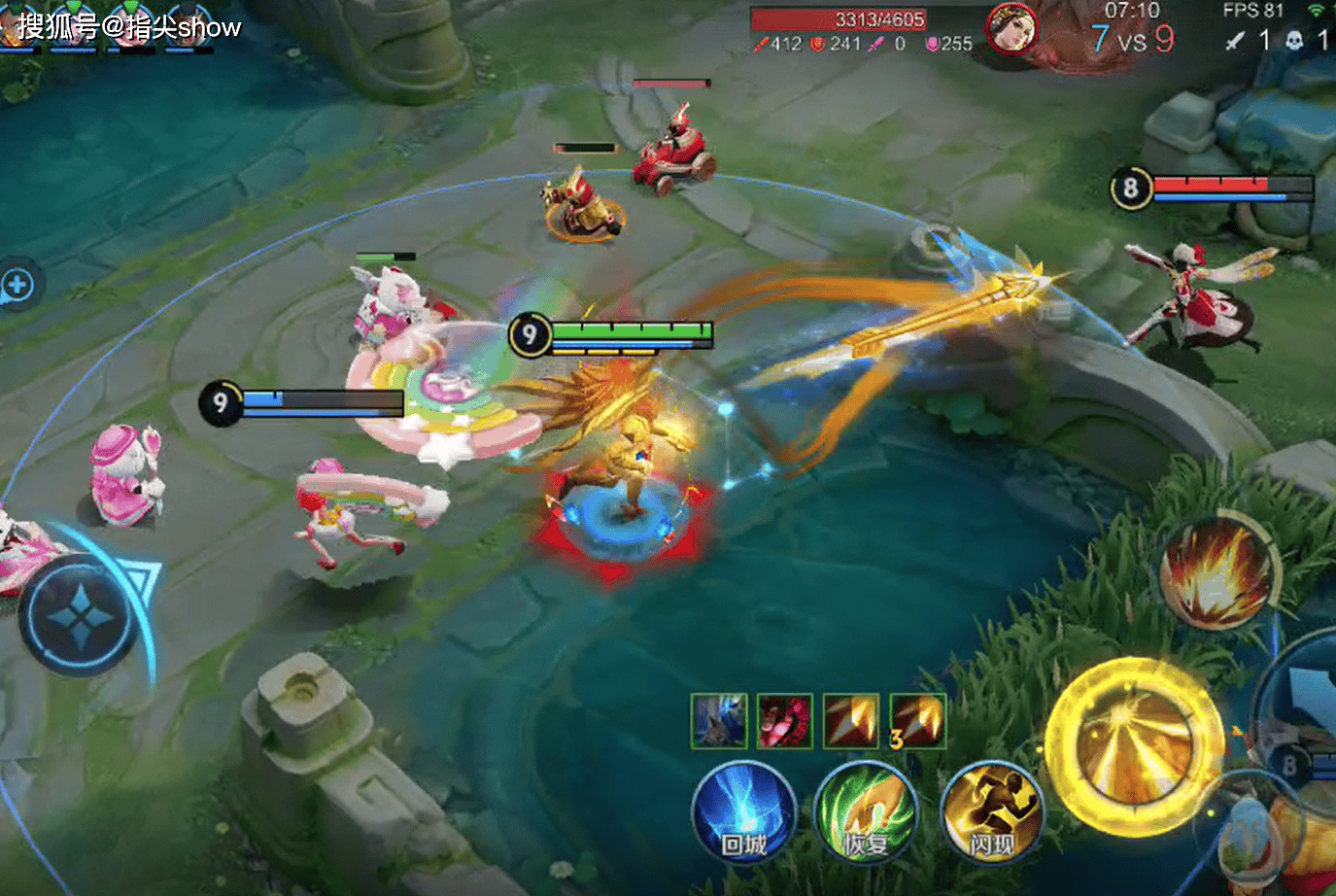The width and height of the screenshot is (1336, 896).
Task: Use the 恢复 restore spell
Action: pyautogui.click(x=866, y=814)
